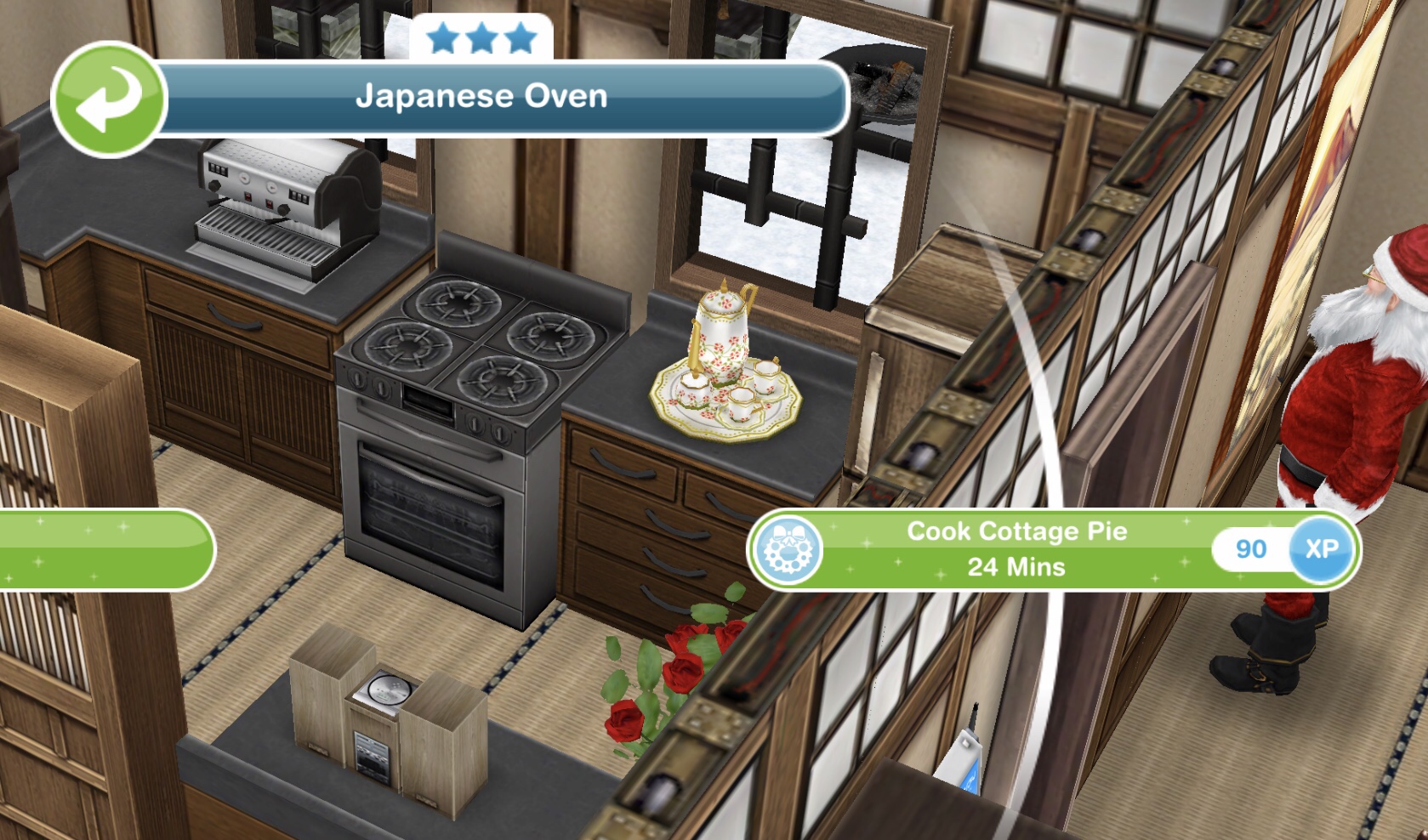Tap the green back arrow button
This screenshot has height=840, width=1428.
[x=109, y=100]
